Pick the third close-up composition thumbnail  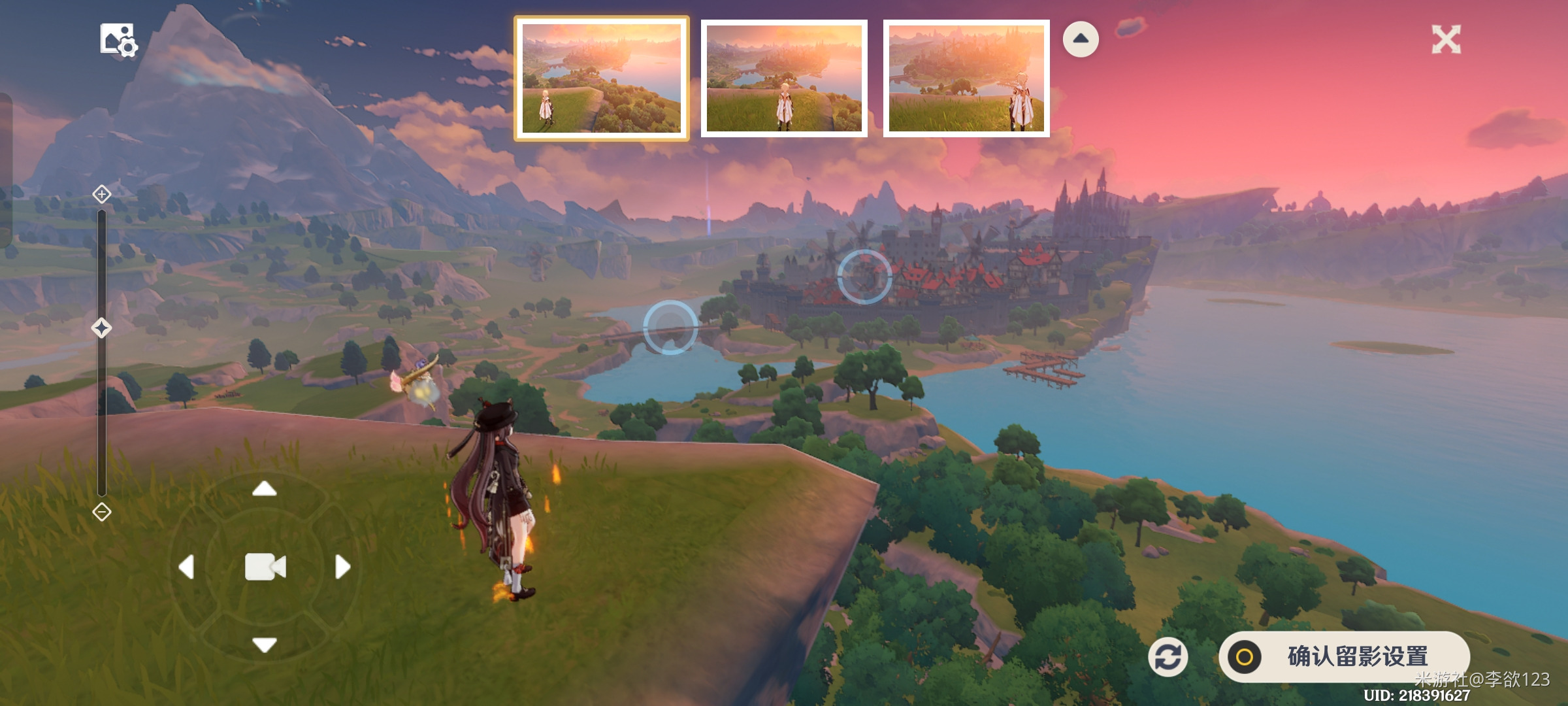[966, 78]
